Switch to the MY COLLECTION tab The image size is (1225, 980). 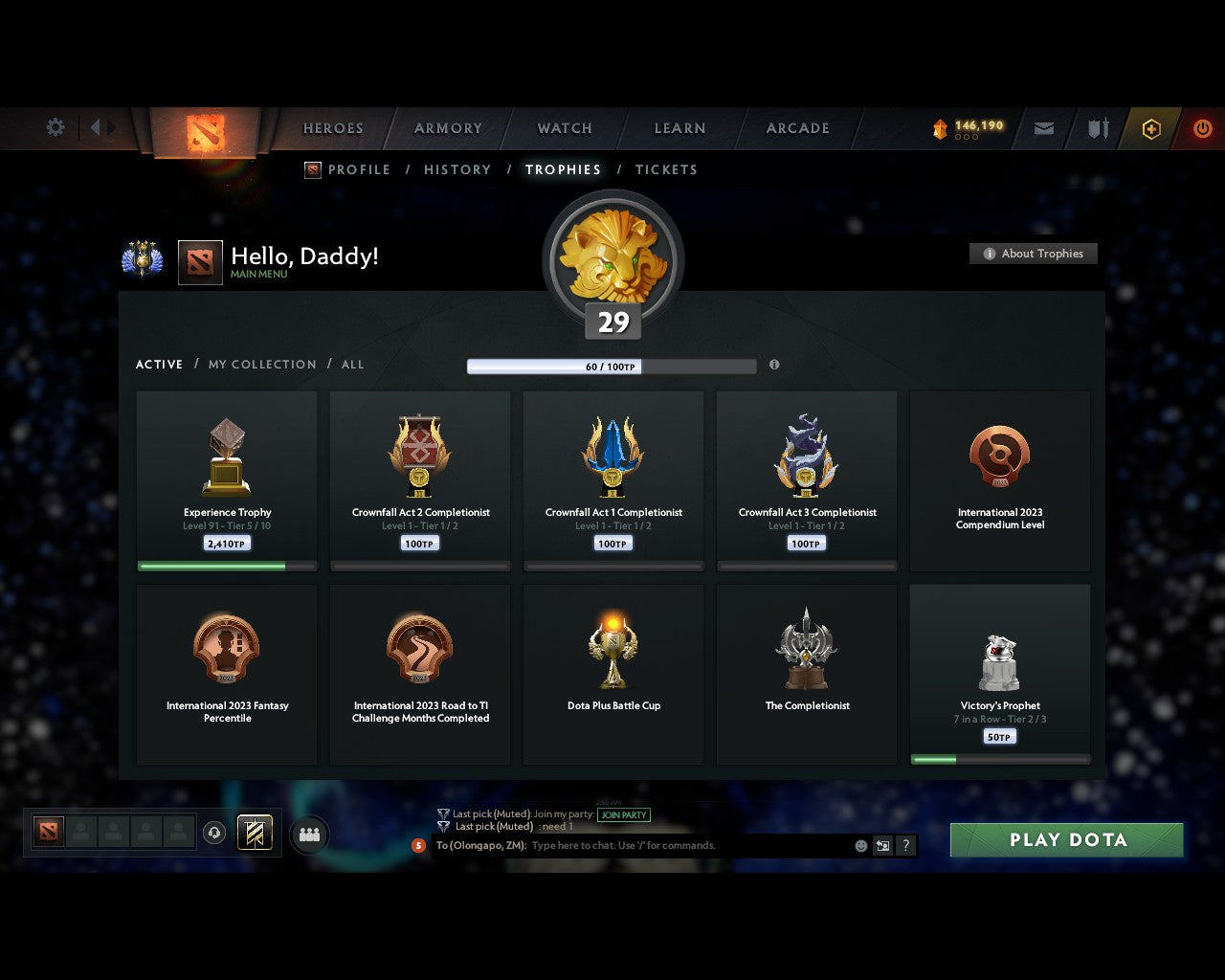[x=261, y=364]
